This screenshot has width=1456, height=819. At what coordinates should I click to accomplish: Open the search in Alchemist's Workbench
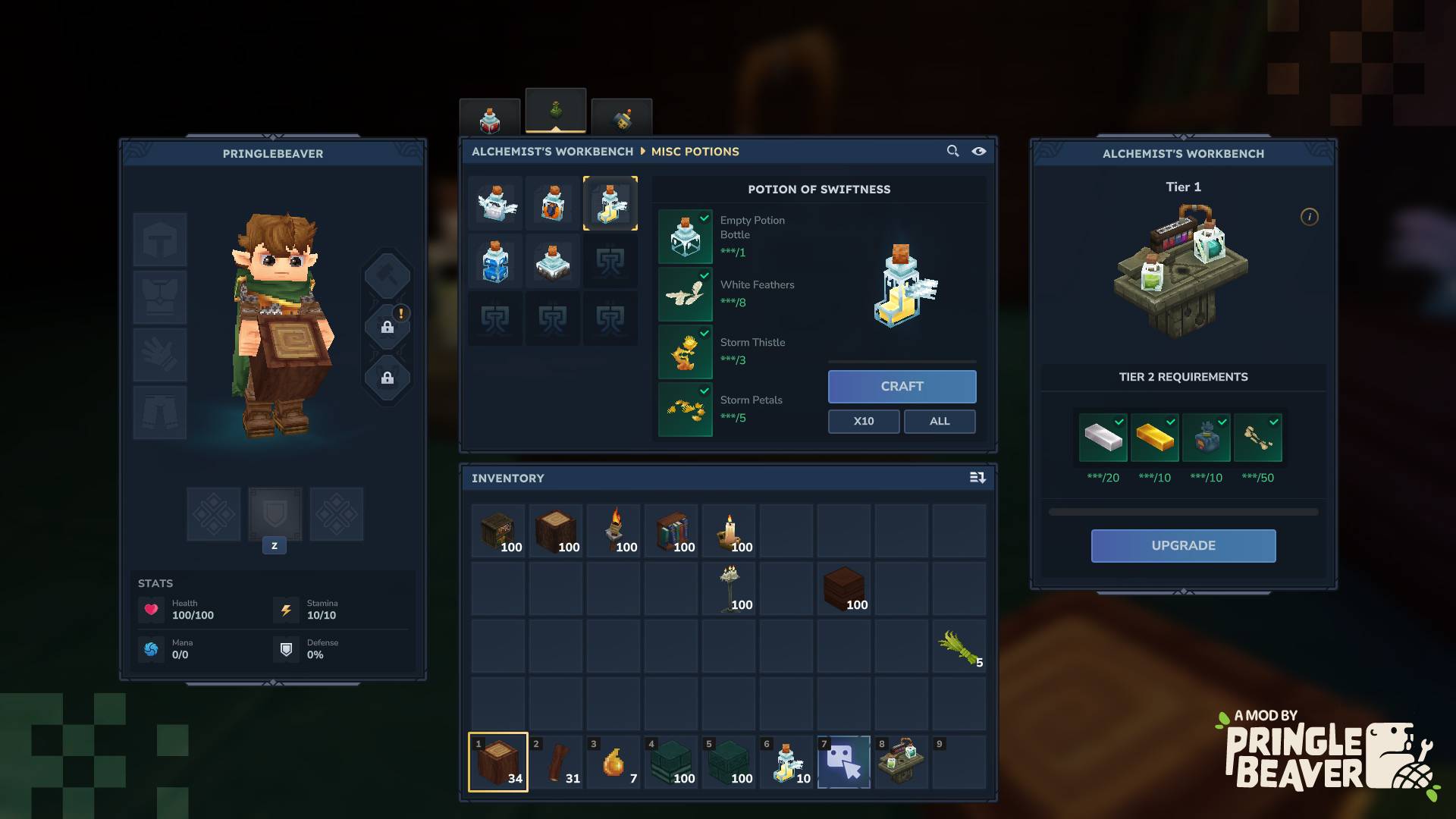[952, 152]
